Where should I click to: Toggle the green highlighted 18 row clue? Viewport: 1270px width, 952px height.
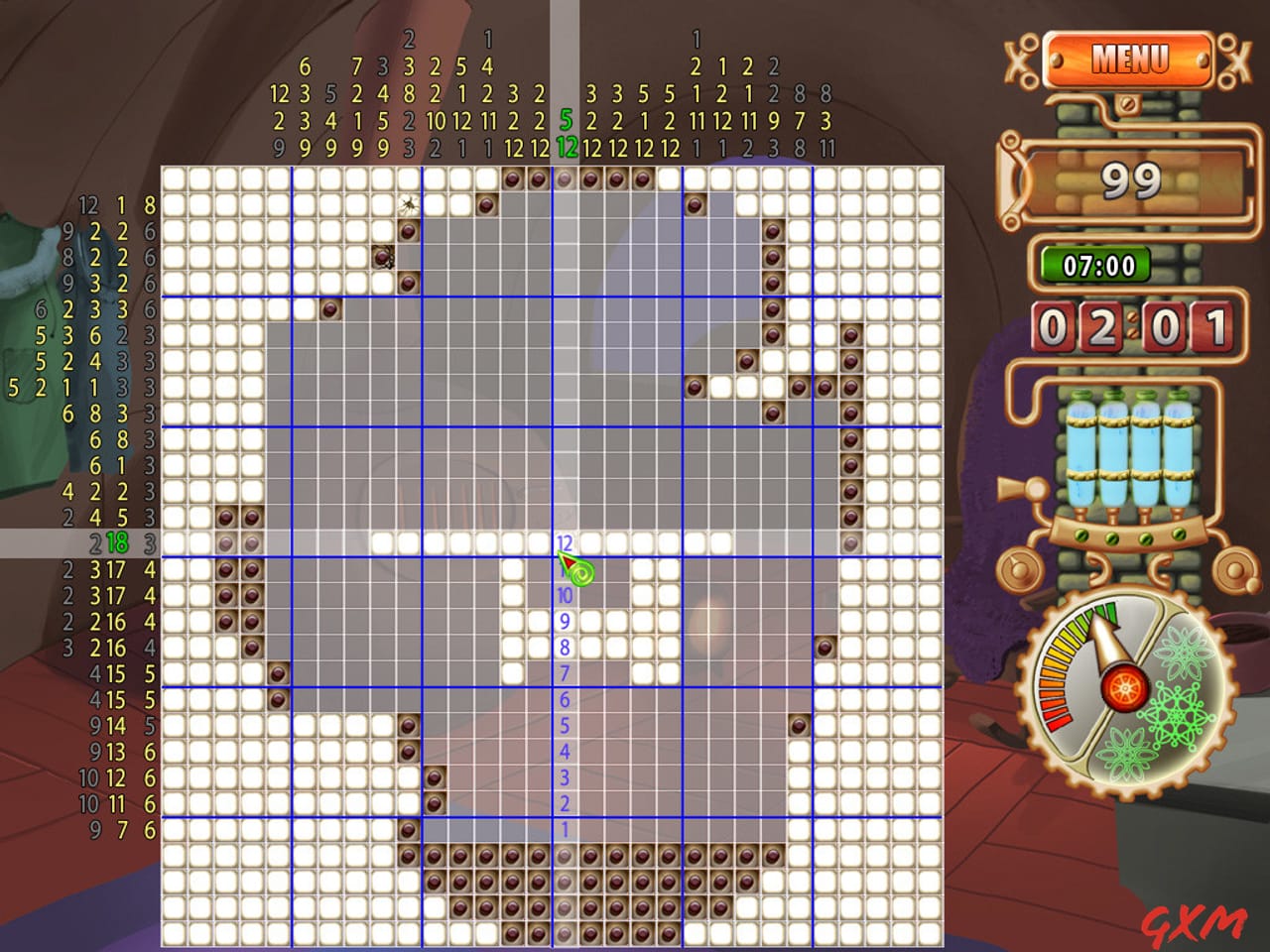[117, 541]
